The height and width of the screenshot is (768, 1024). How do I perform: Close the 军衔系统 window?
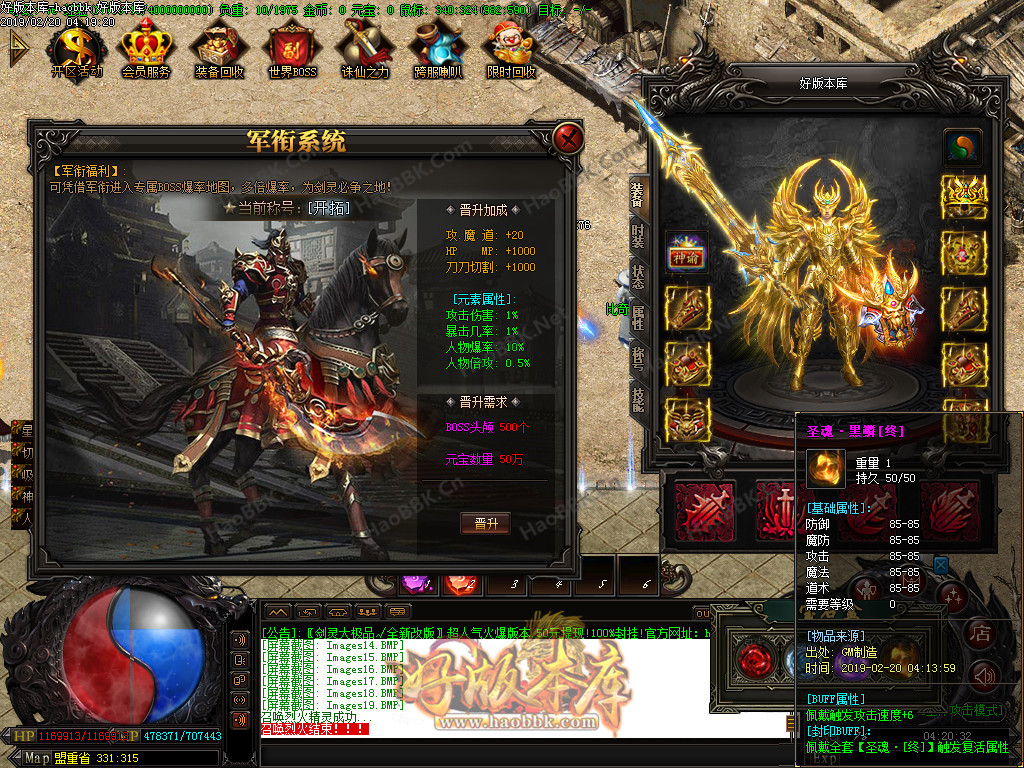pos(569,139)
